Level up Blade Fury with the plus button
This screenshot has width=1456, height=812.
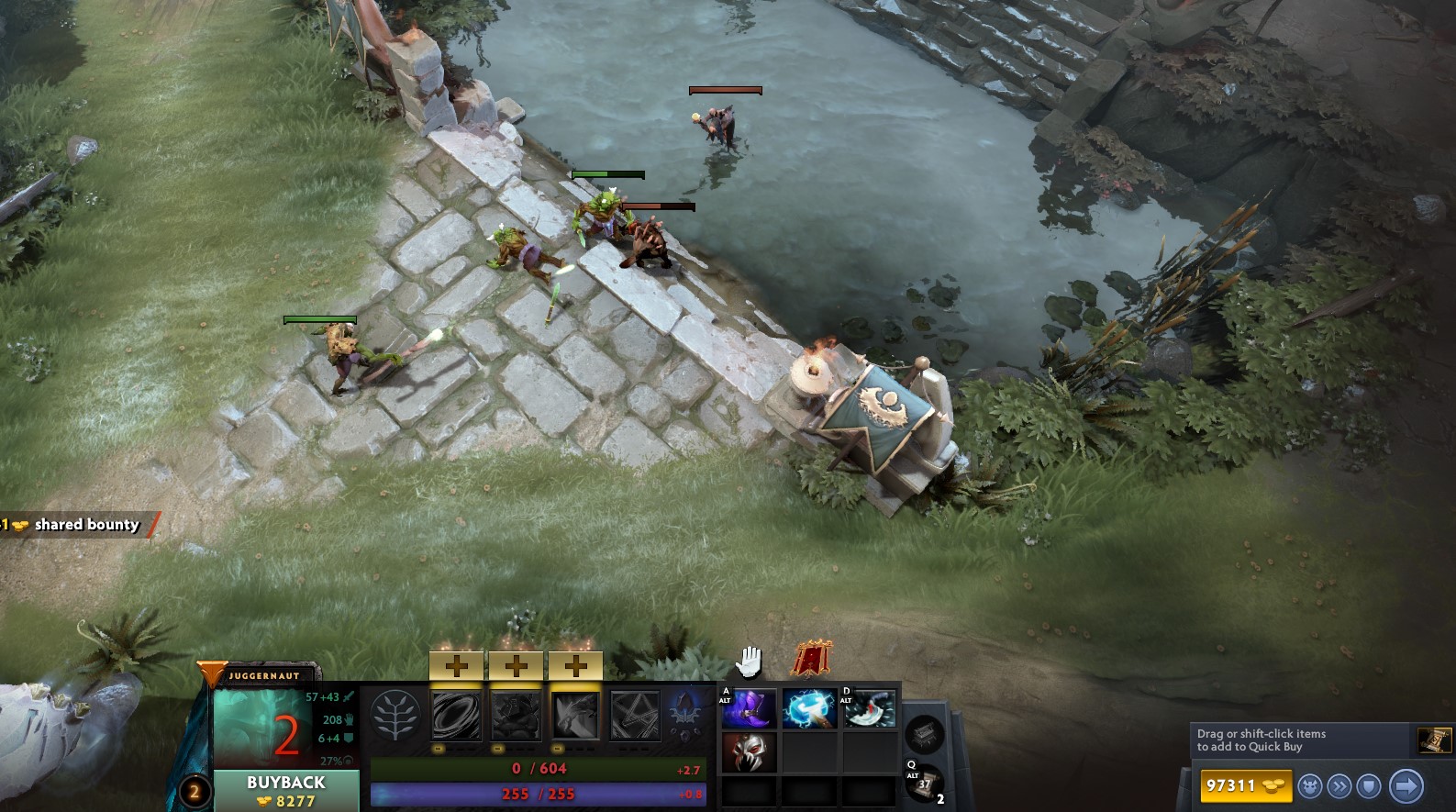pos(456,667)
